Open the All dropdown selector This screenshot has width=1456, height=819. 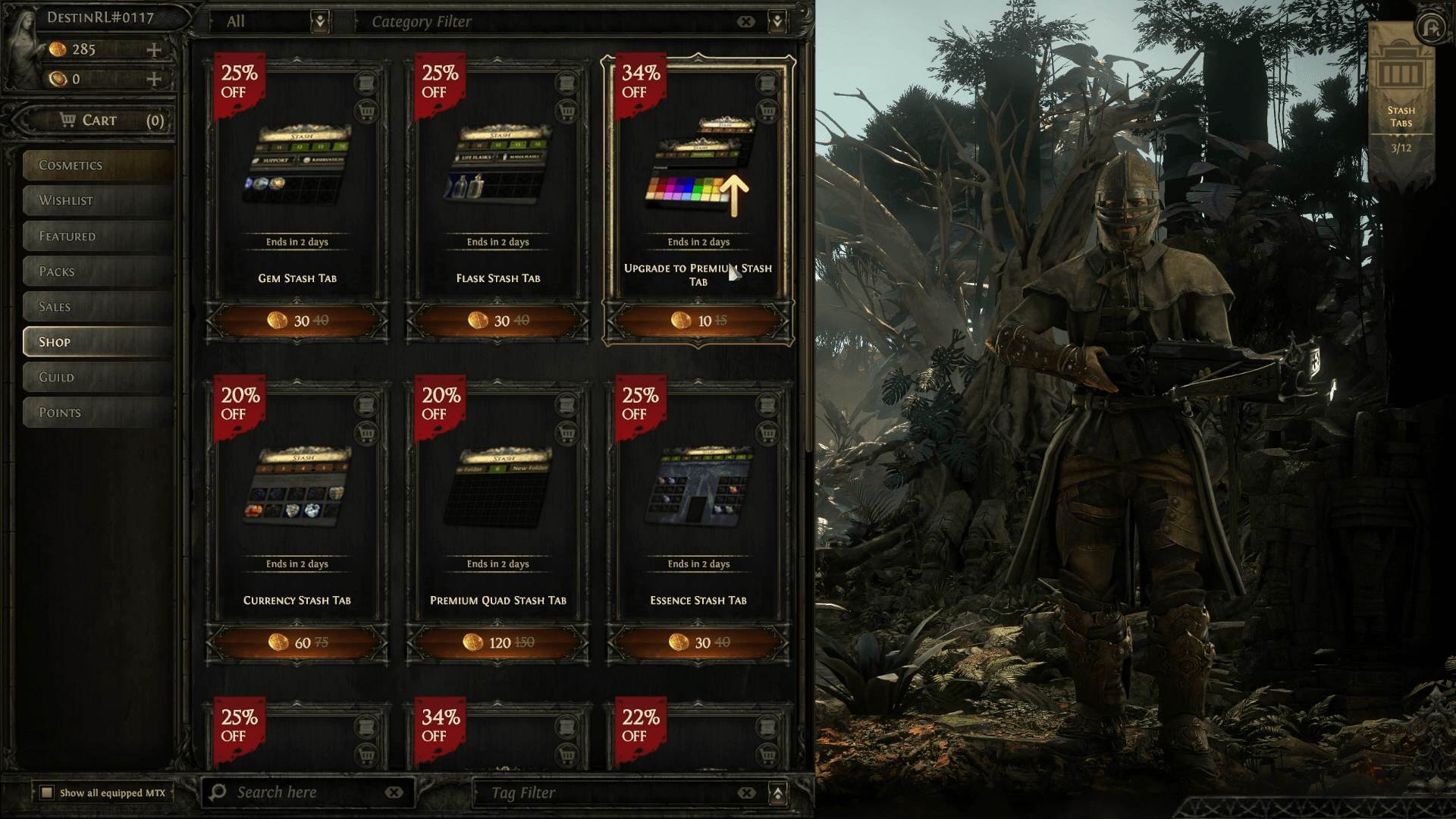[320, 21]
